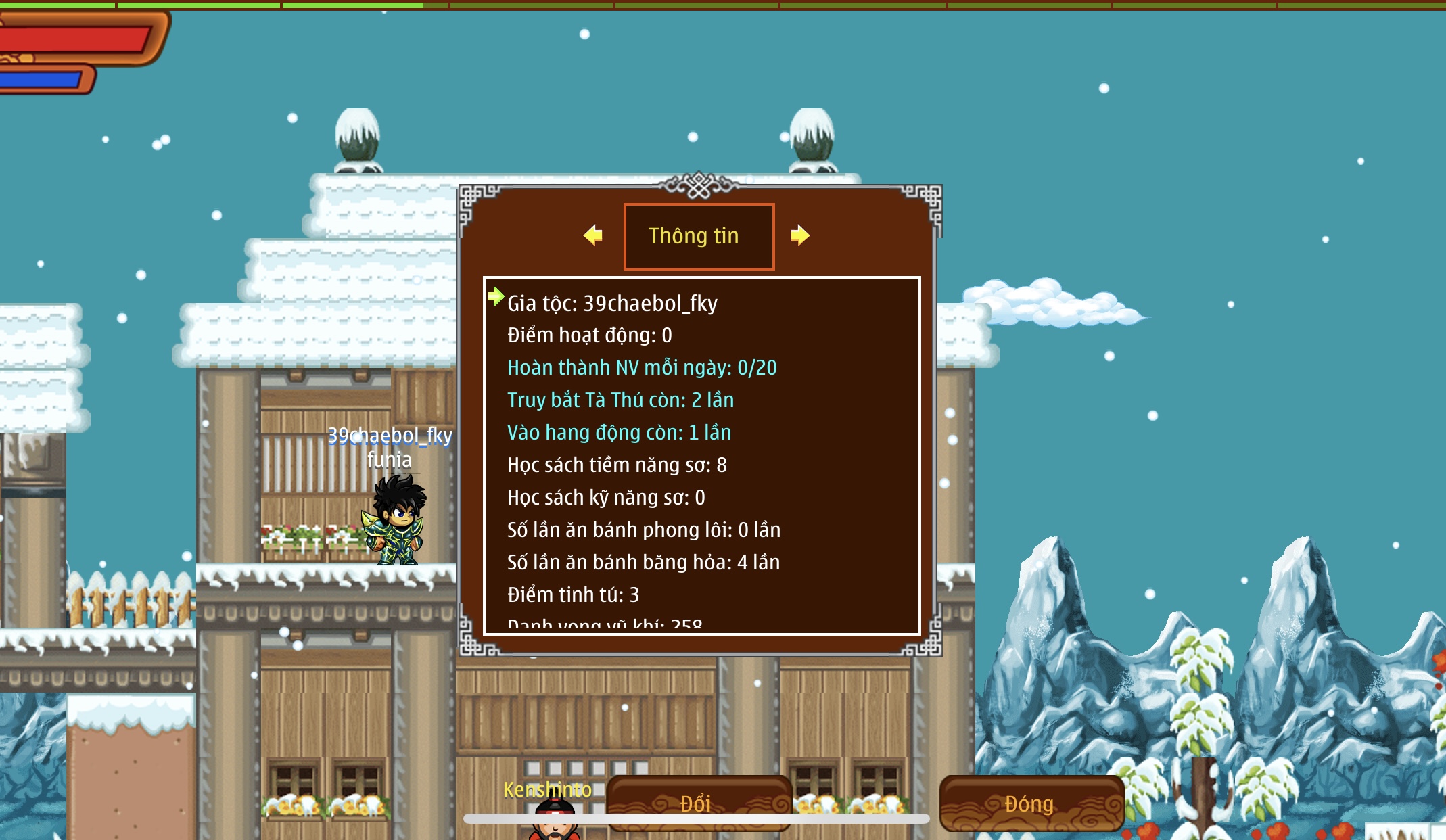
Task: Choose Truy bắt Tà Thú còn entry
Action: coord(620,400)
